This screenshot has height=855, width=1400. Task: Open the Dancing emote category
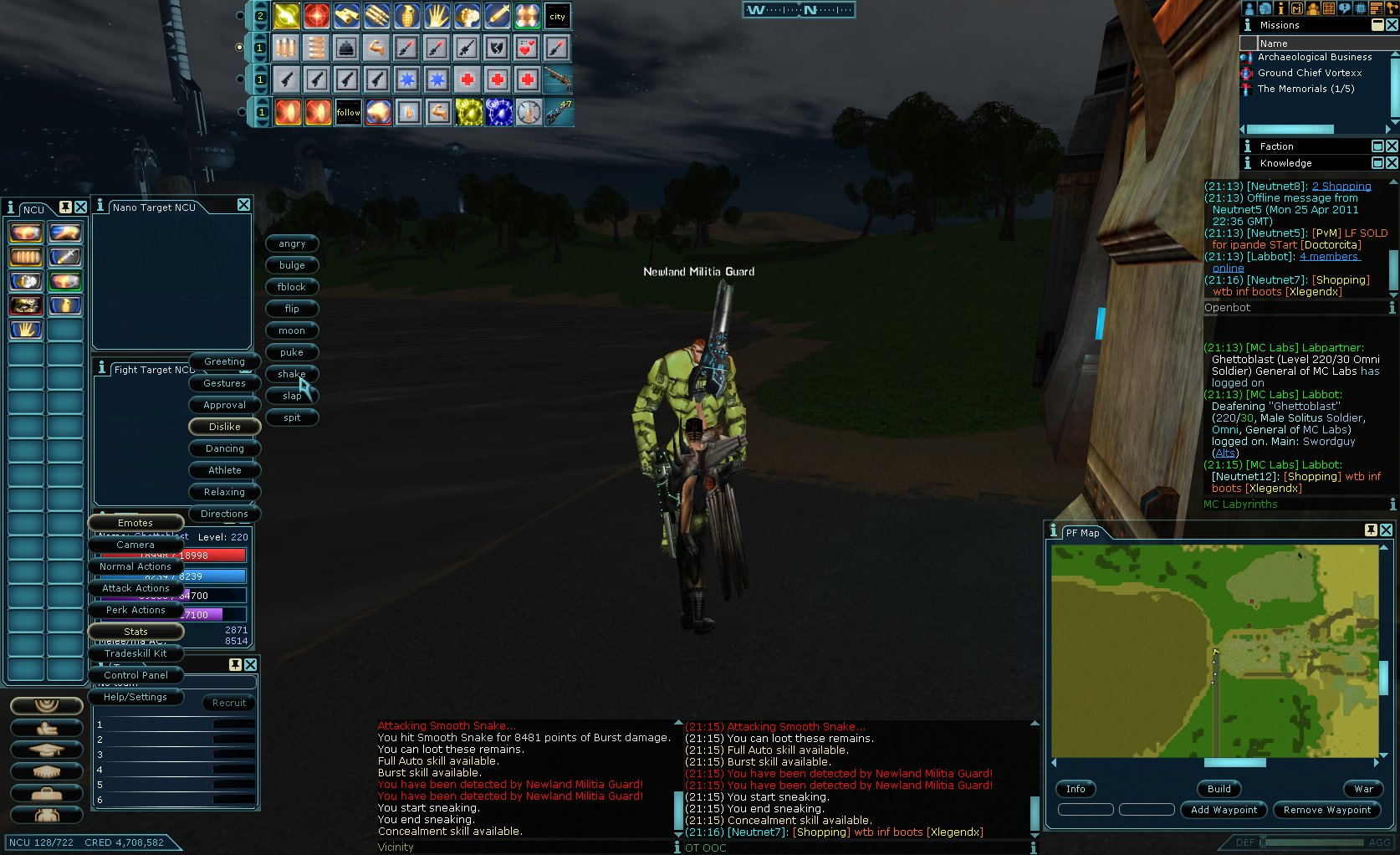click(x=225, y=448)
